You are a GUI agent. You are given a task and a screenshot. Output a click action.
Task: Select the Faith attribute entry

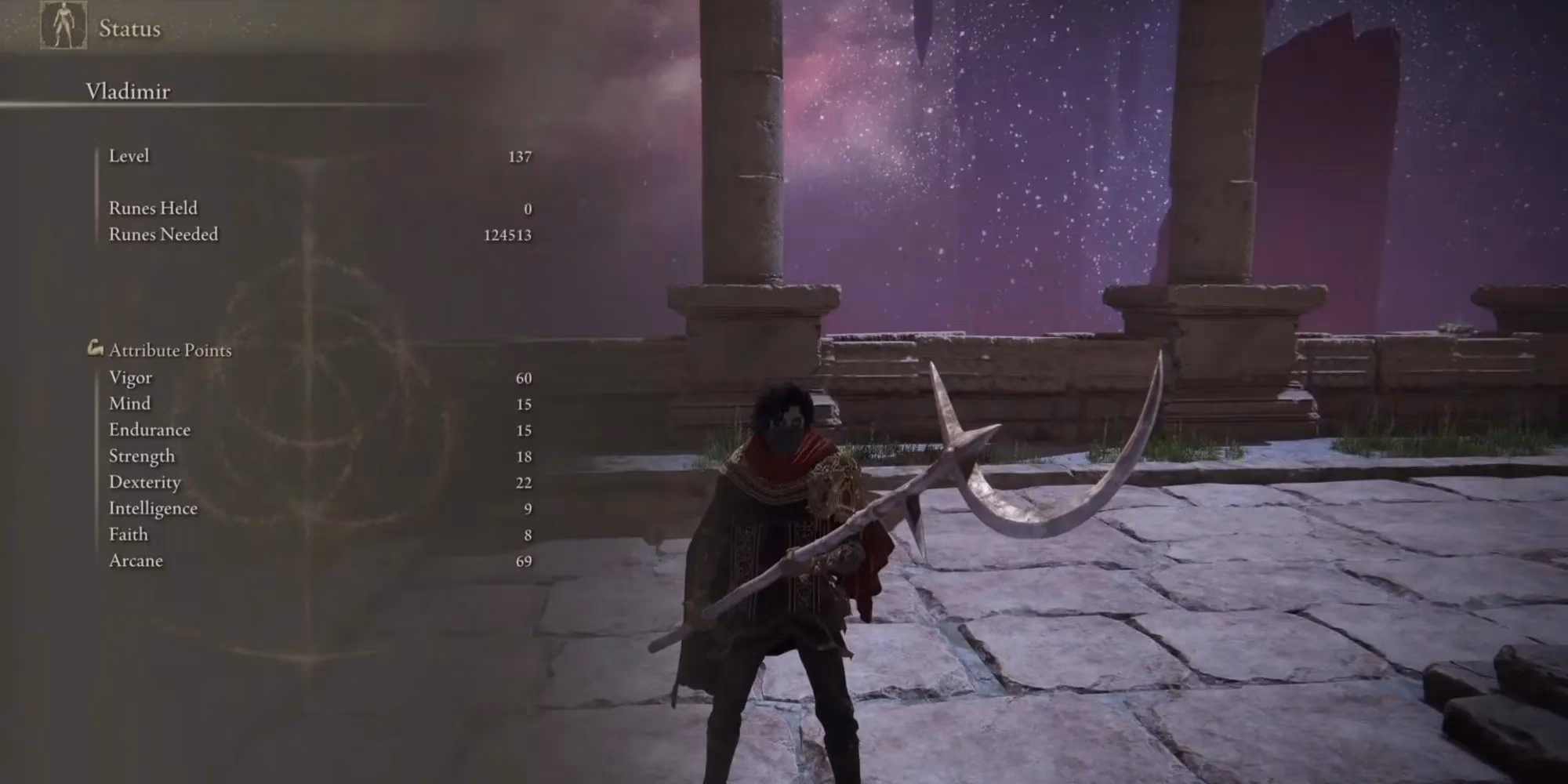pyautogui.click(x=129, y=534)
